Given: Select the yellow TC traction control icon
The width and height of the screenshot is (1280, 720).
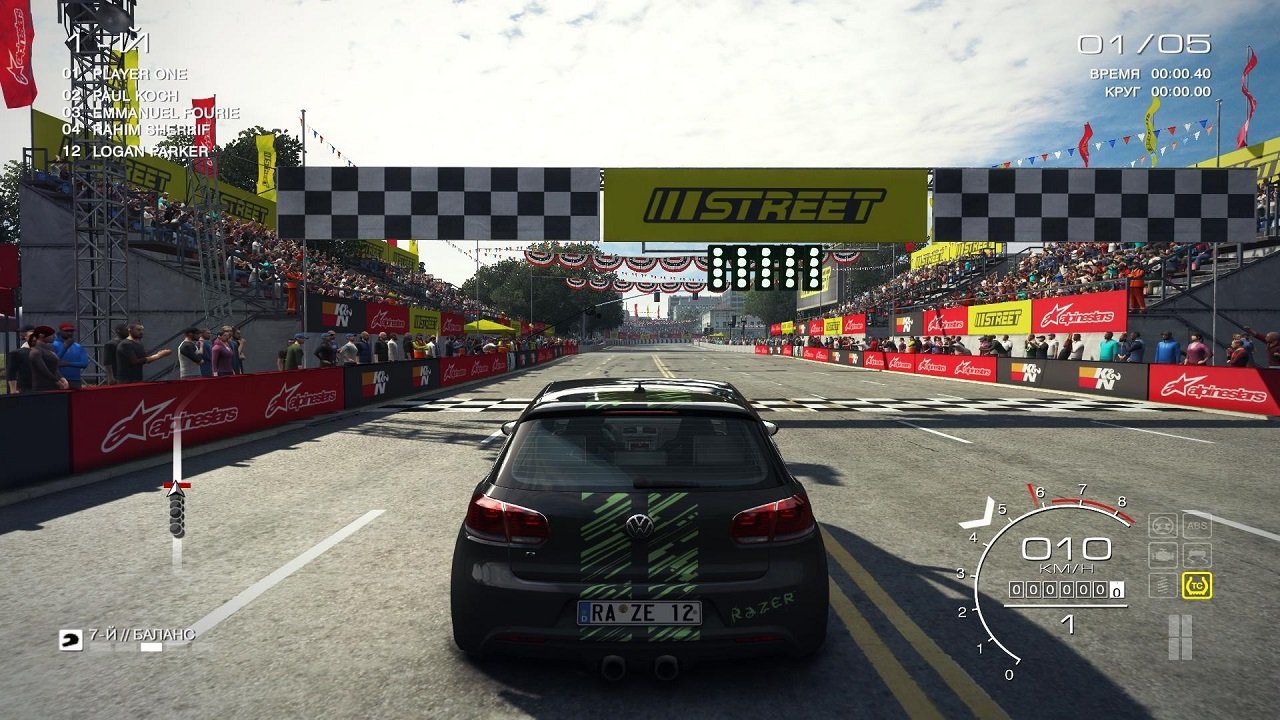Looking at the screenshot, I should [x=1197, y=585].
